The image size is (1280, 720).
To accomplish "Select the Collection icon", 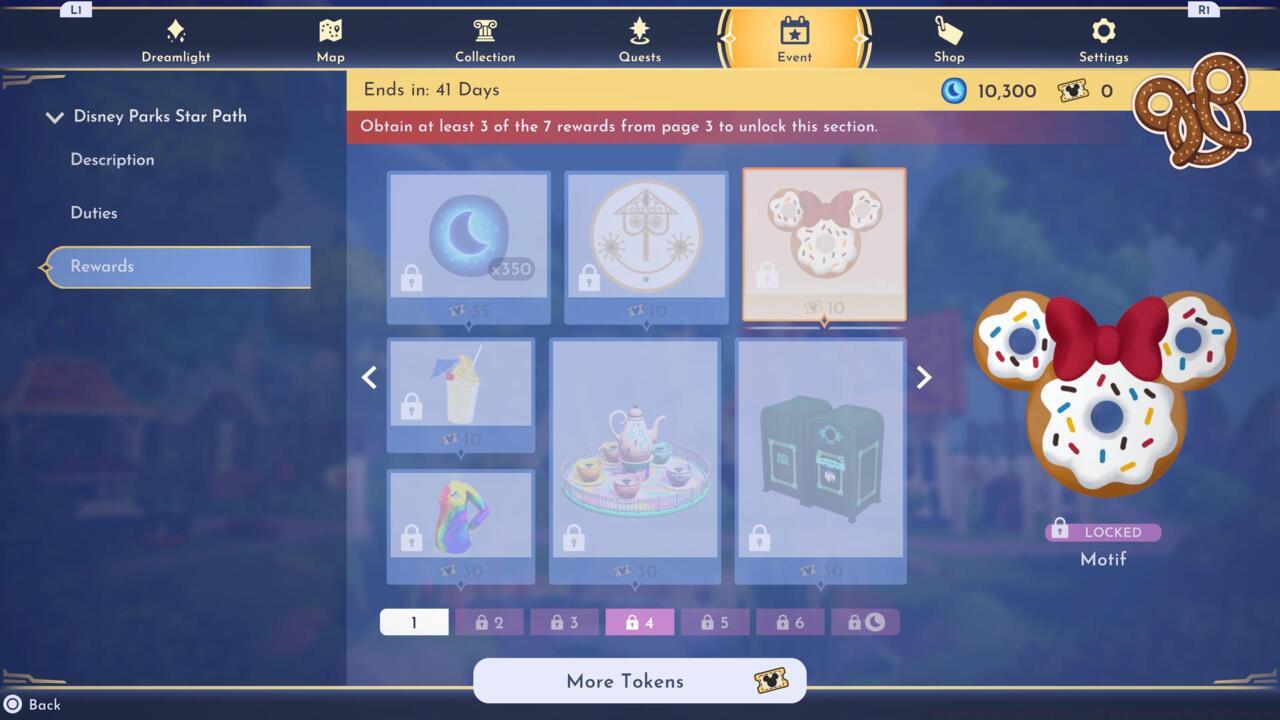I will click(485, 38).
